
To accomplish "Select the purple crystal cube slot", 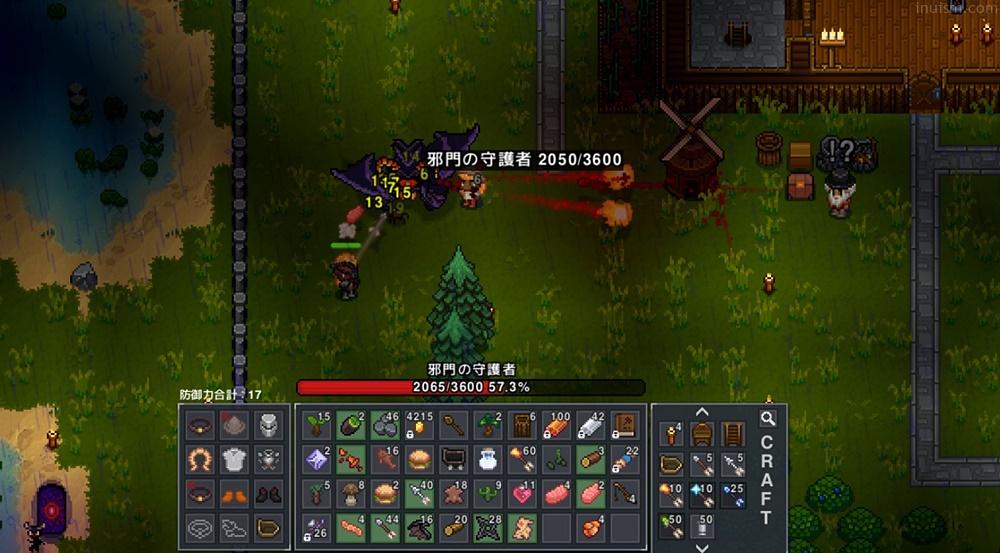I will (317, 459).
